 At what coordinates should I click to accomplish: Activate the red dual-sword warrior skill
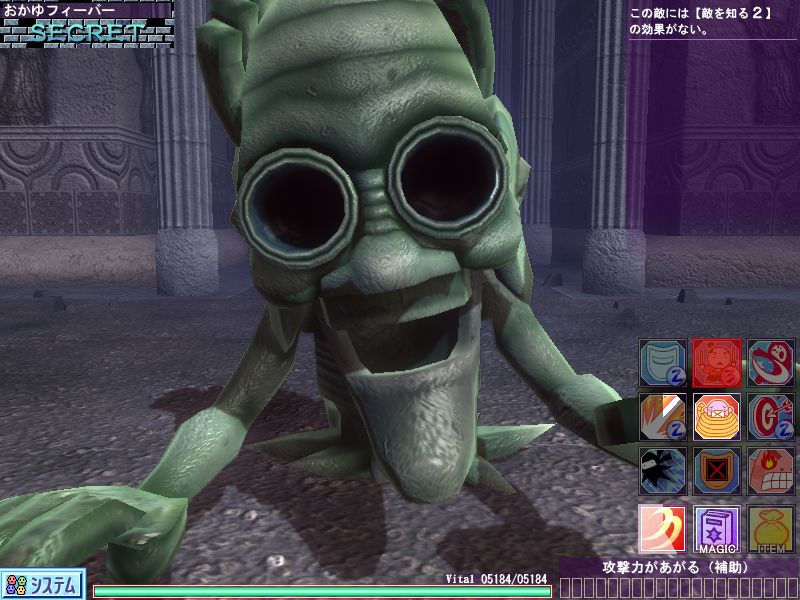[716, 363]
